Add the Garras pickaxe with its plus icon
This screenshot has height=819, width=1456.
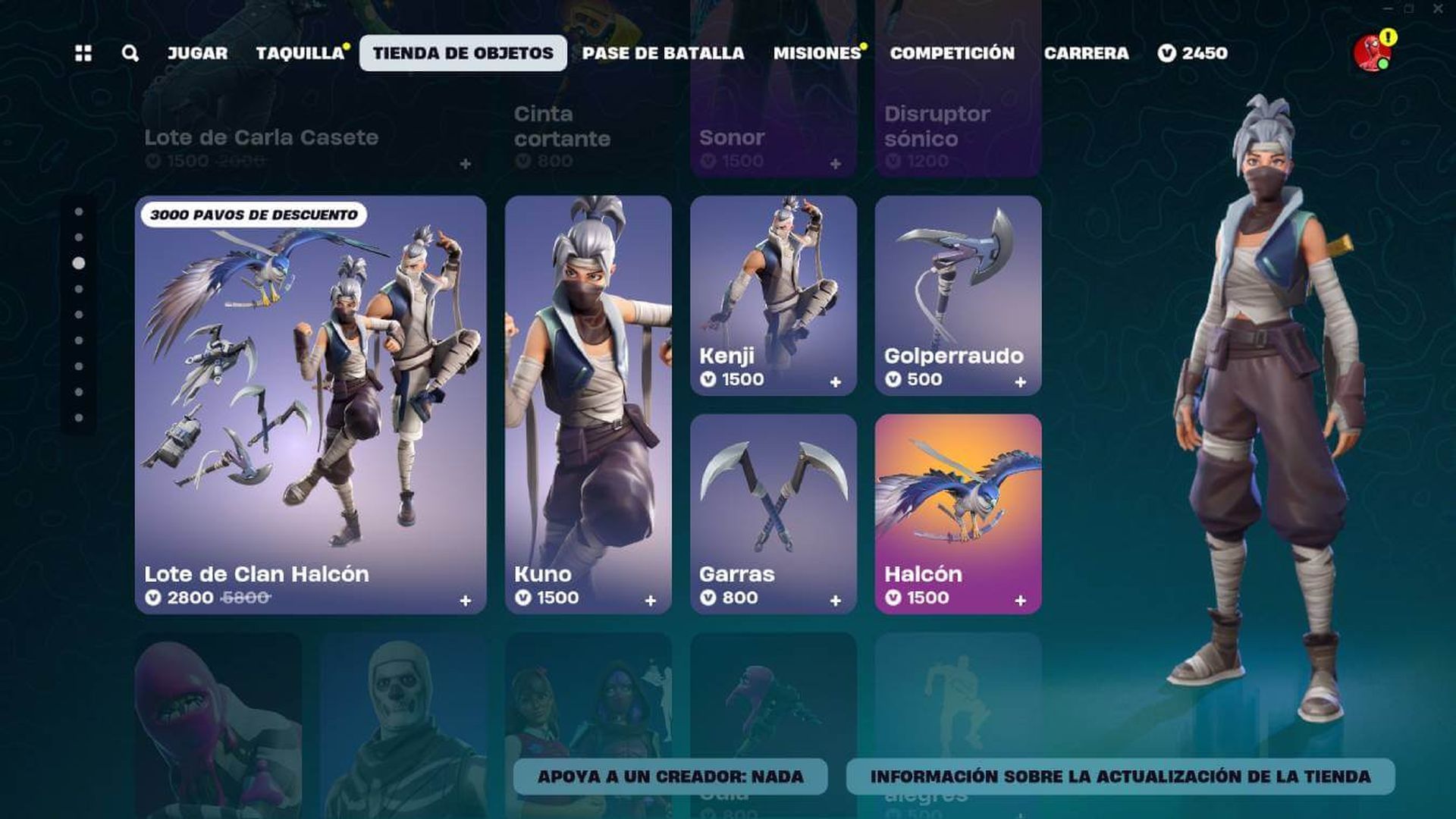point(837,599)
